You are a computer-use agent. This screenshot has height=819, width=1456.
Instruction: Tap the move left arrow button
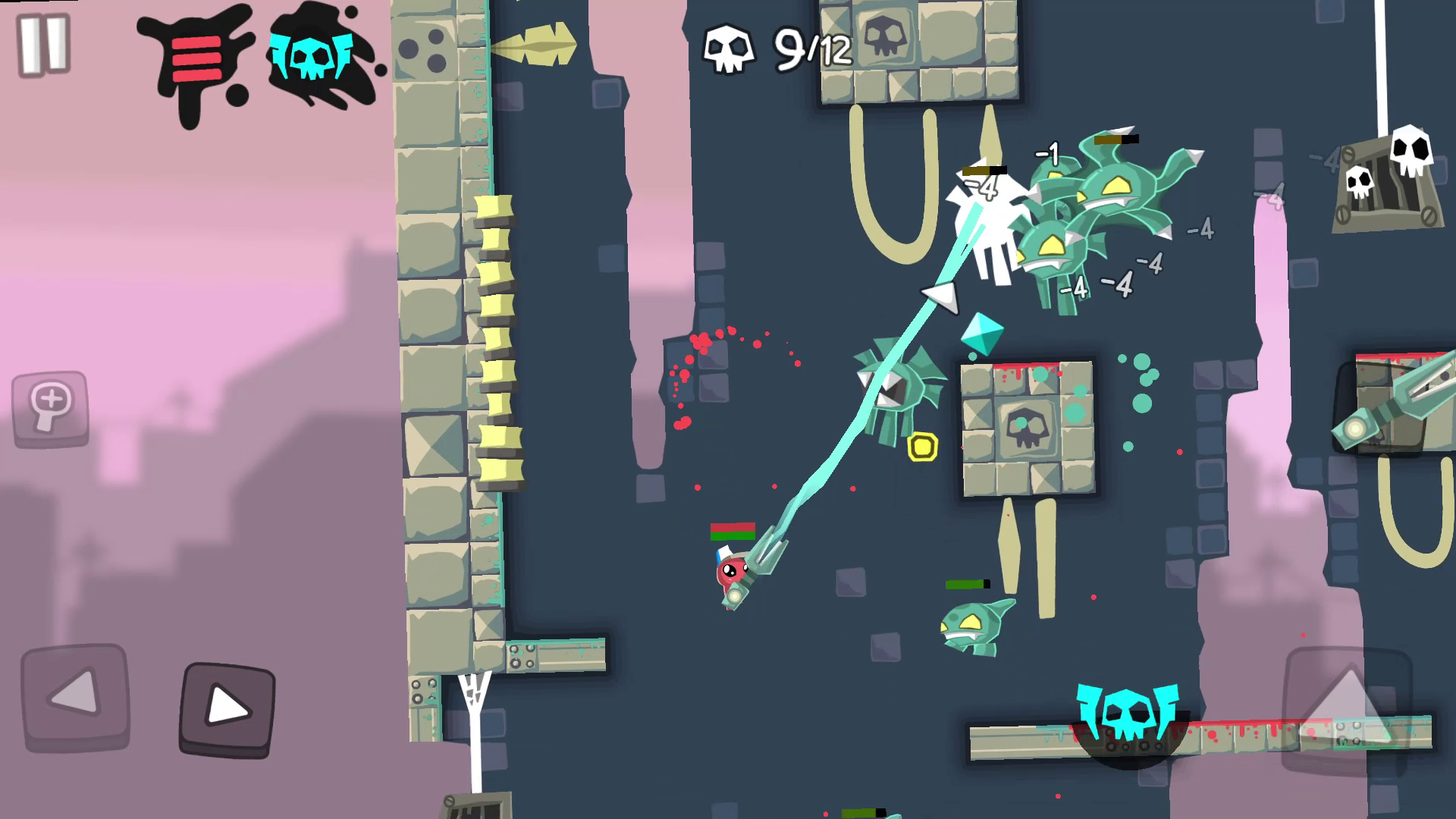[x=74, y=695]
